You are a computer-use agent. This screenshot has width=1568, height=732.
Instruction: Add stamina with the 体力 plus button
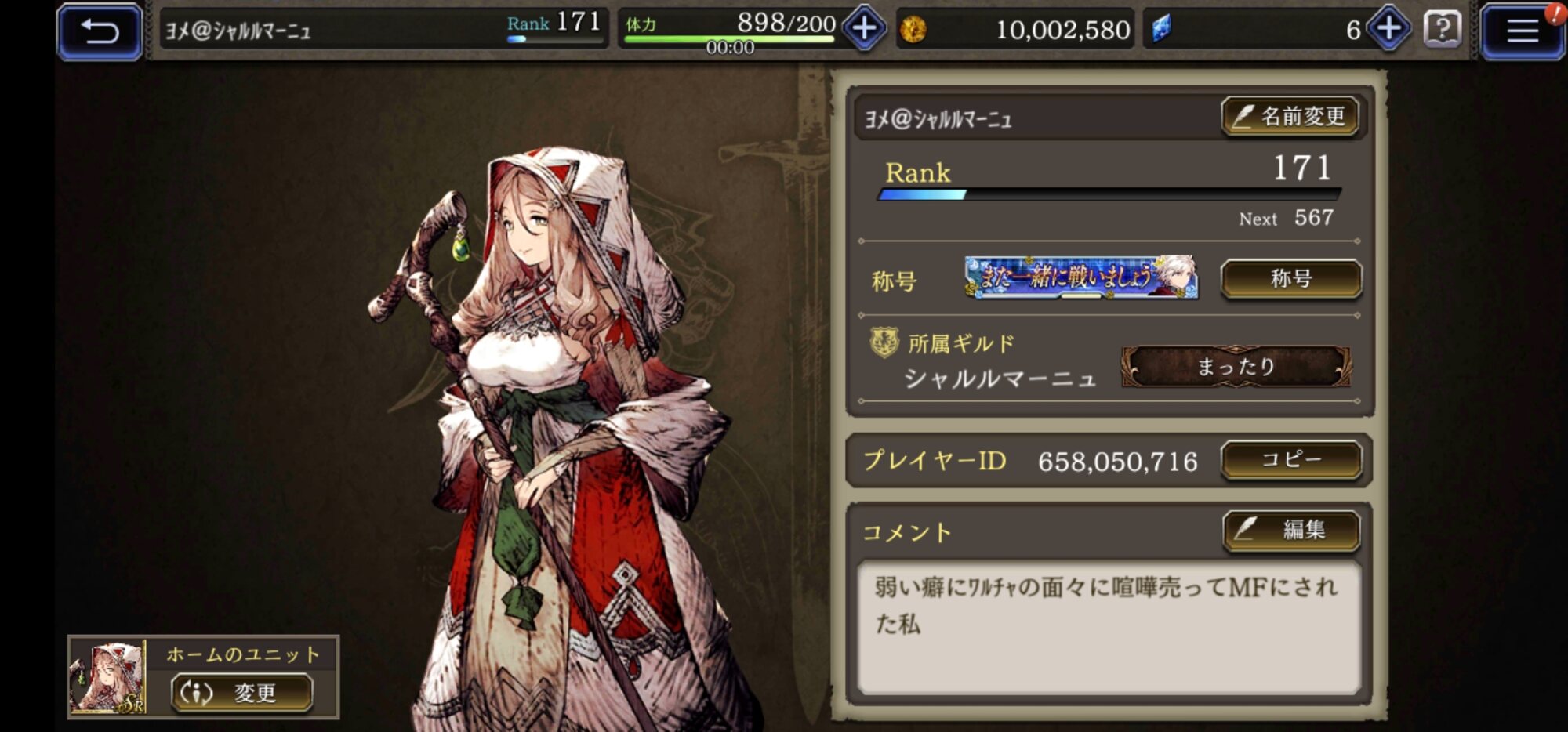coord(864,30)
